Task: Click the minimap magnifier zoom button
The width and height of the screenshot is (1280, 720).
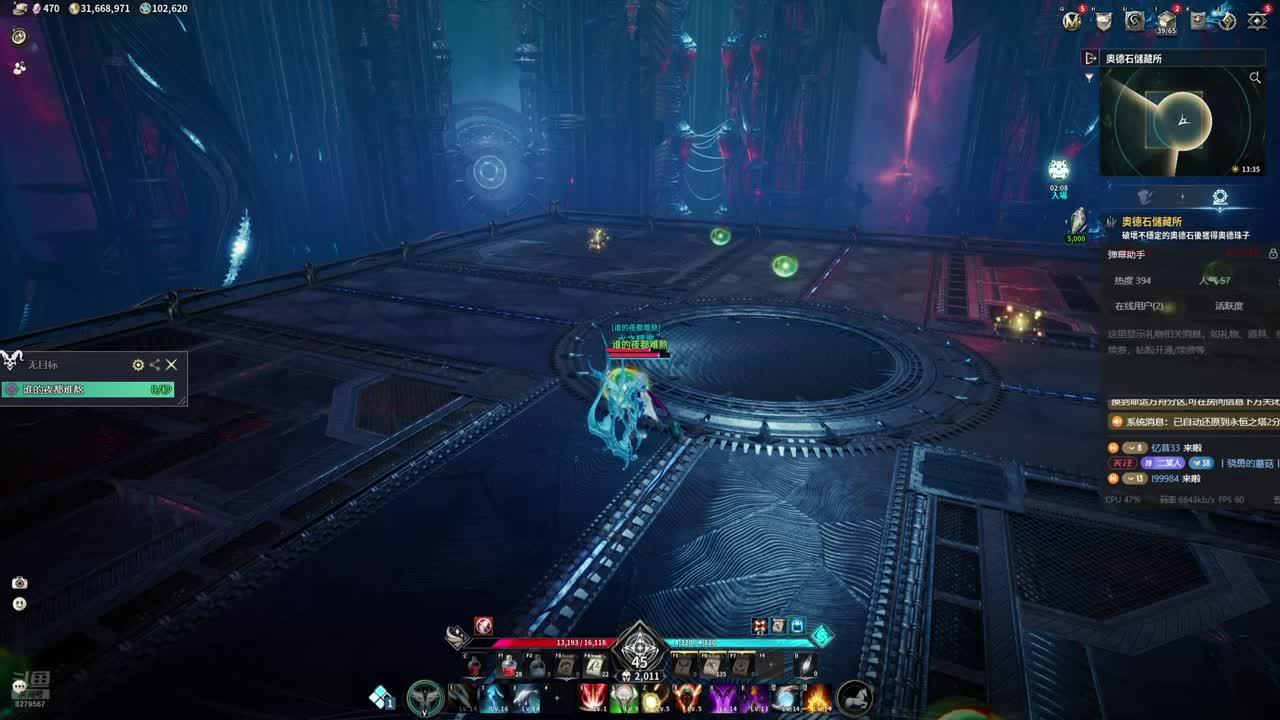Action: point(1255,78)
